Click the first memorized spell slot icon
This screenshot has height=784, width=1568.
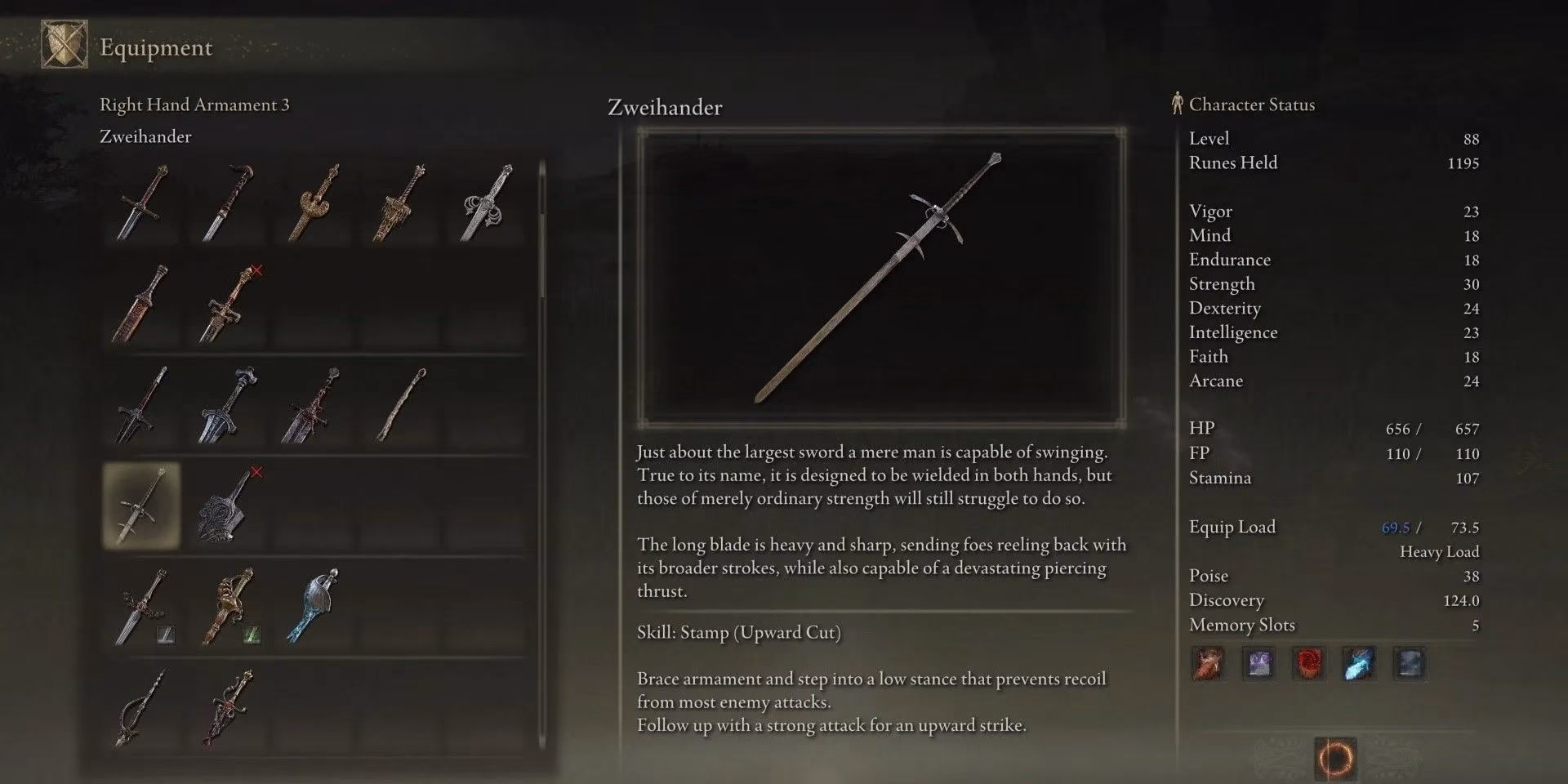click(1208, 664)
